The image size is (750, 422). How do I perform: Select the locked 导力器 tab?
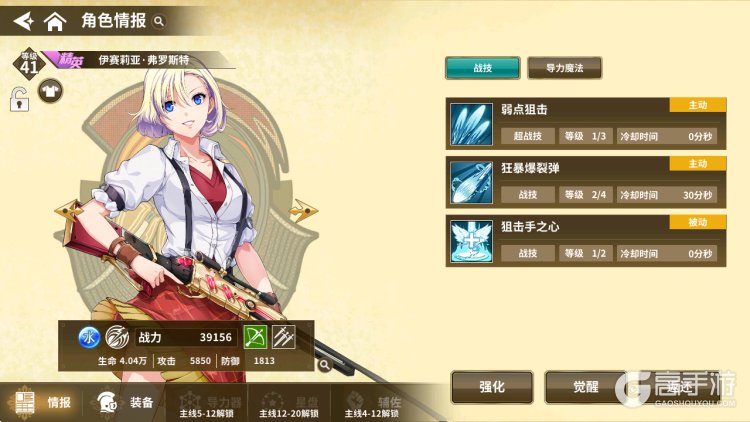pyautogui.click(x=205, y=403)
